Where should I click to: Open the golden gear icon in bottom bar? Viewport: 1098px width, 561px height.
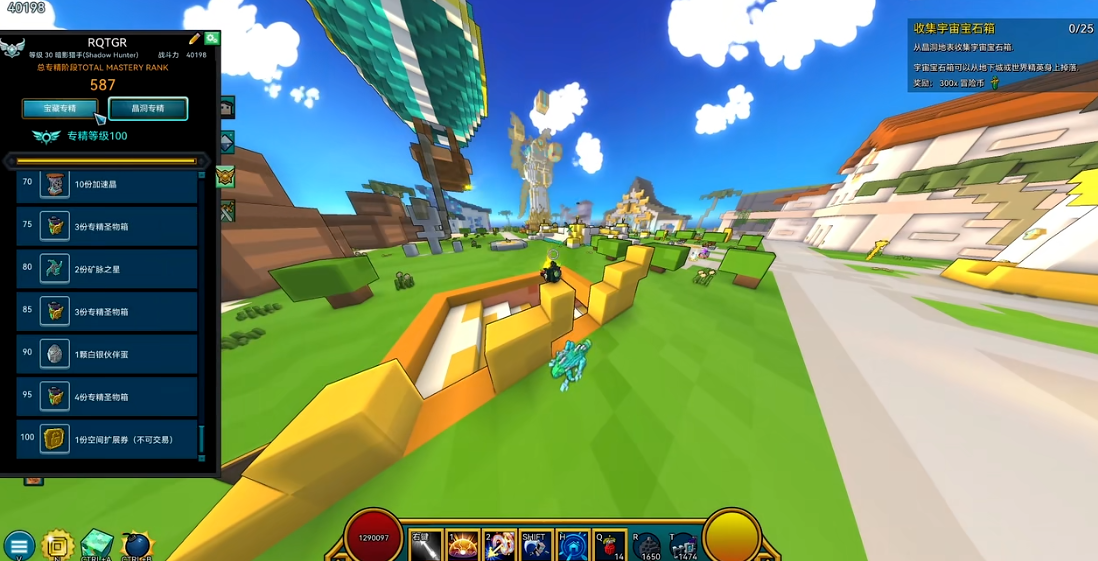click(58, 545)
